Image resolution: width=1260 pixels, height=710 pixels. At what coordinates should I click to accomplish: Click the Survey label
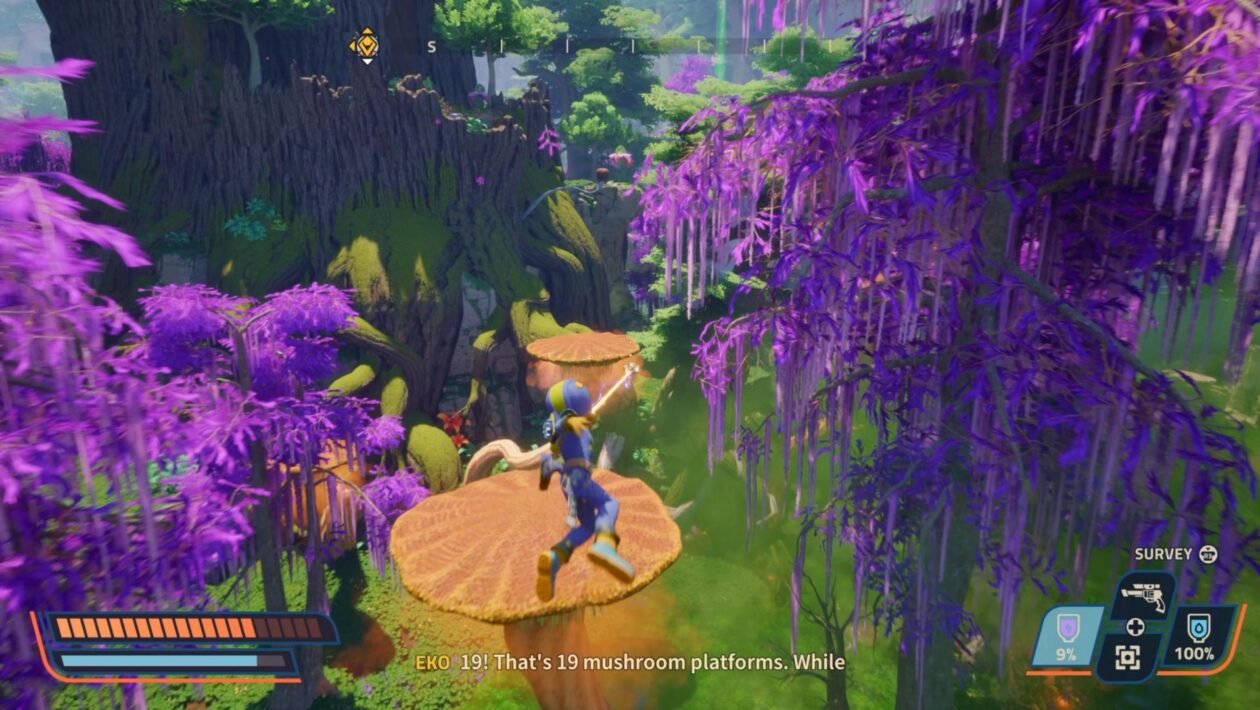pos(1163,554)
